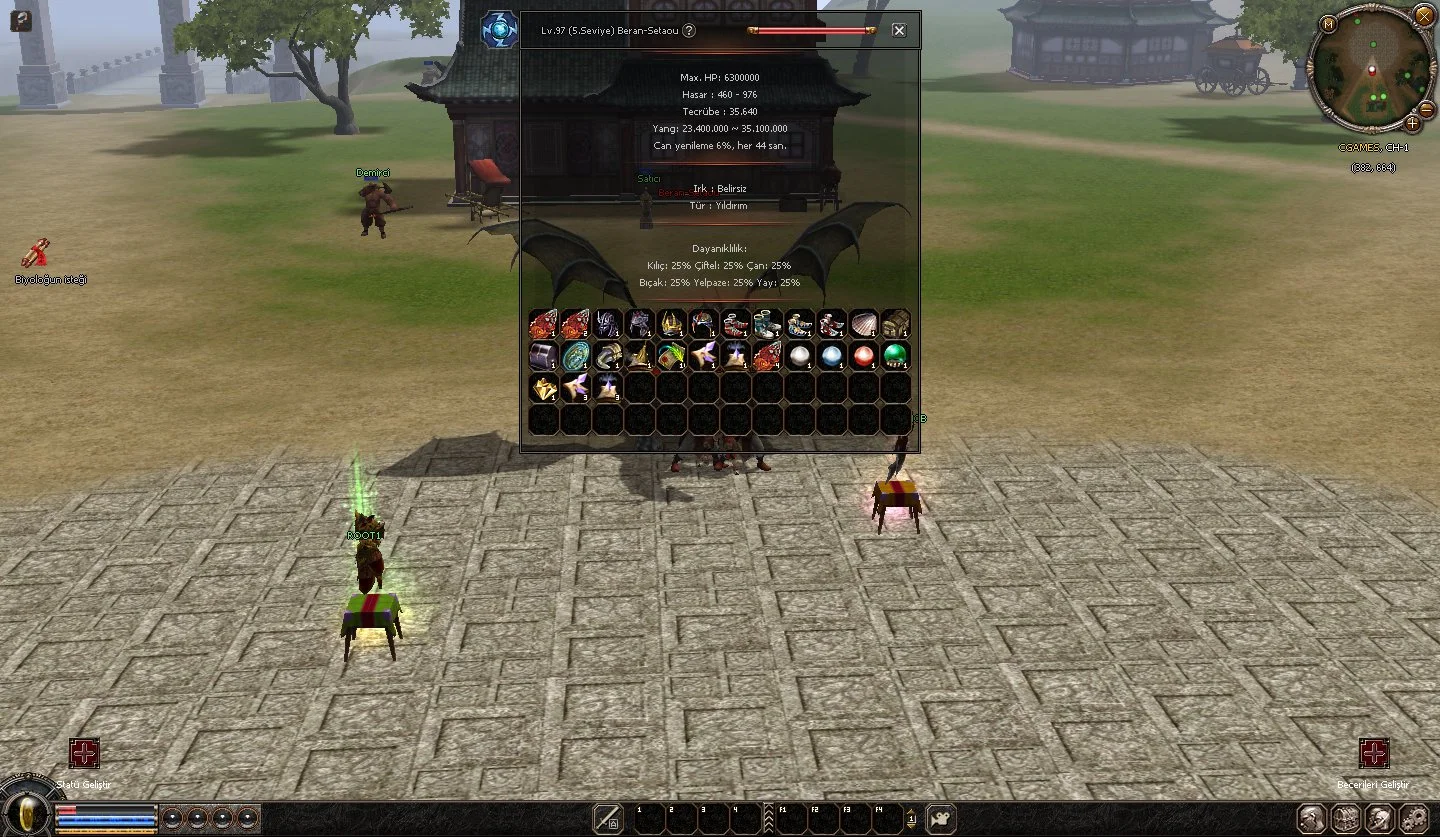
Task: Open the inventory chest button in taskbar
Action: pyautogui.click(x=1345, y=817)
